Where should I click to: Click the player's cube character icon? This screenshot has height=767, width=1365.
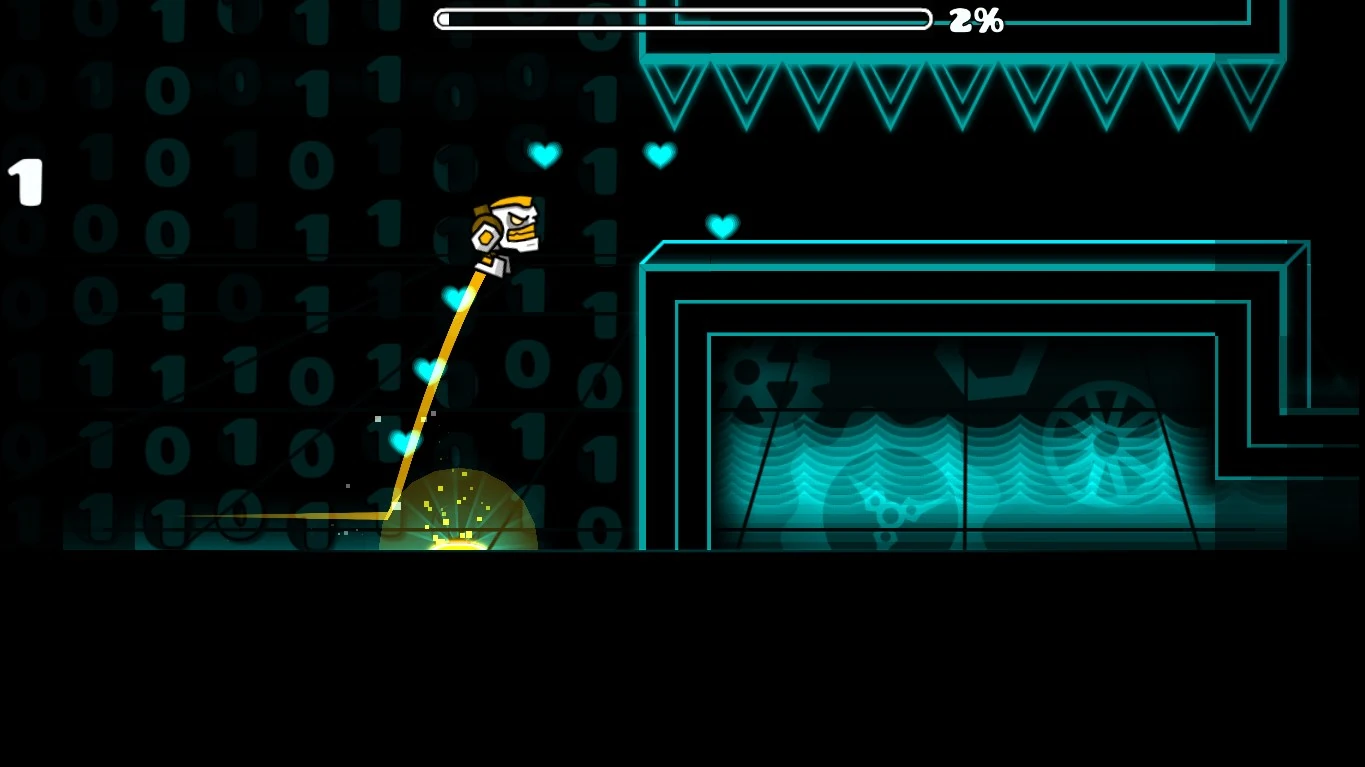505,230
